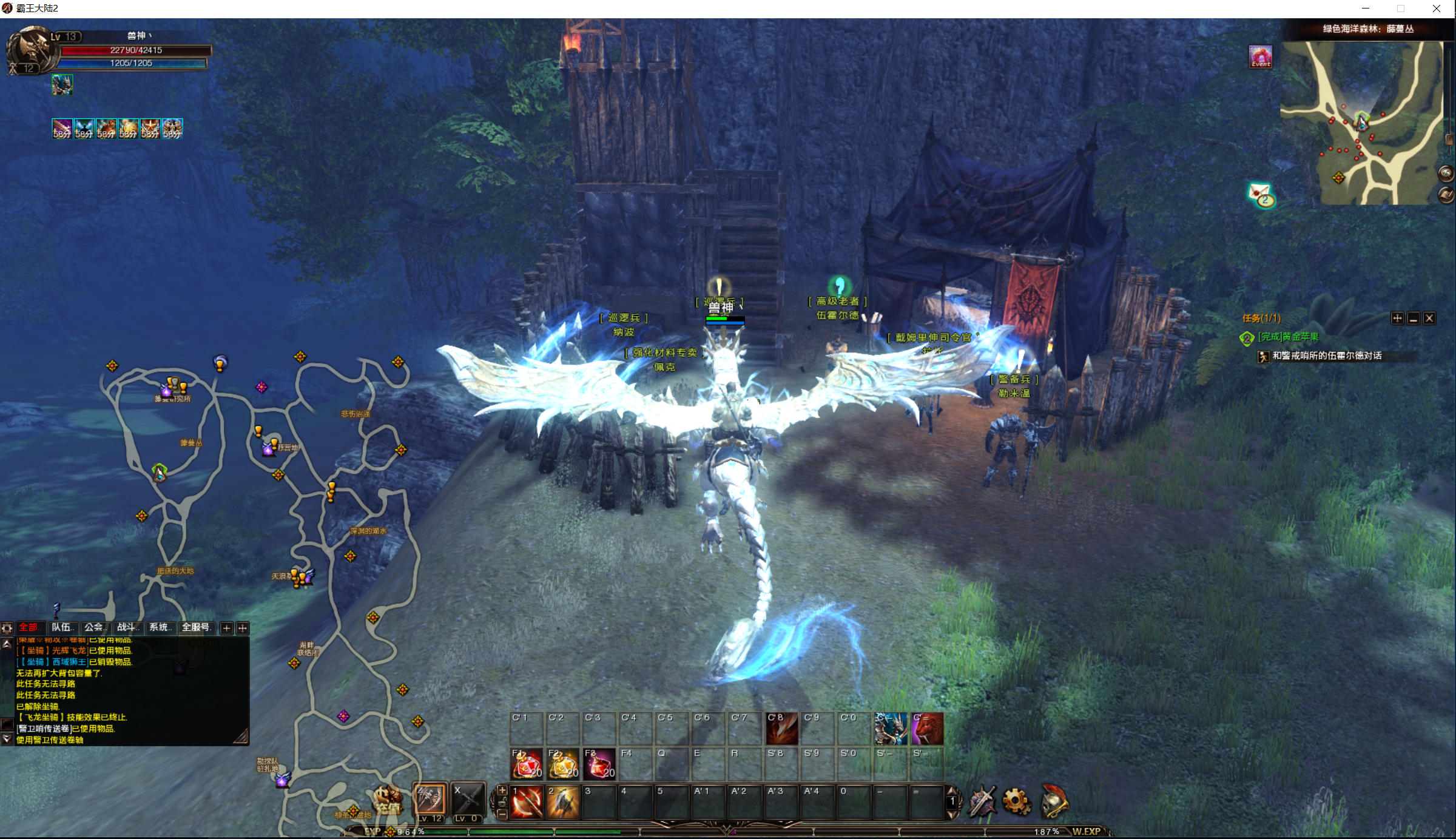
Task: Close the game window
Action: [1436, 8]
